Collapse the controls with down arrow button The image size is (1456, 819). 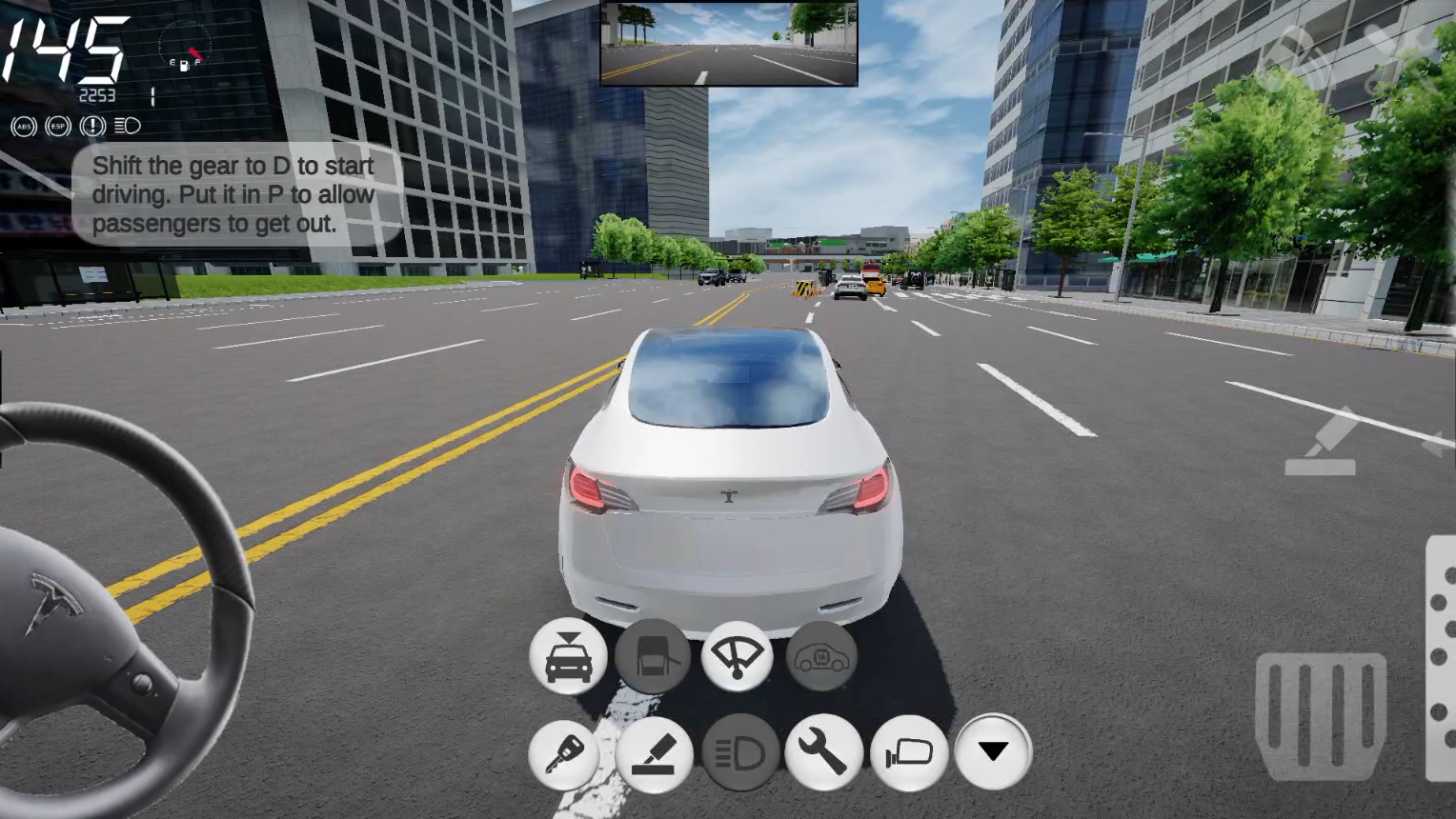pyautogui.click(x=993, y=752)
